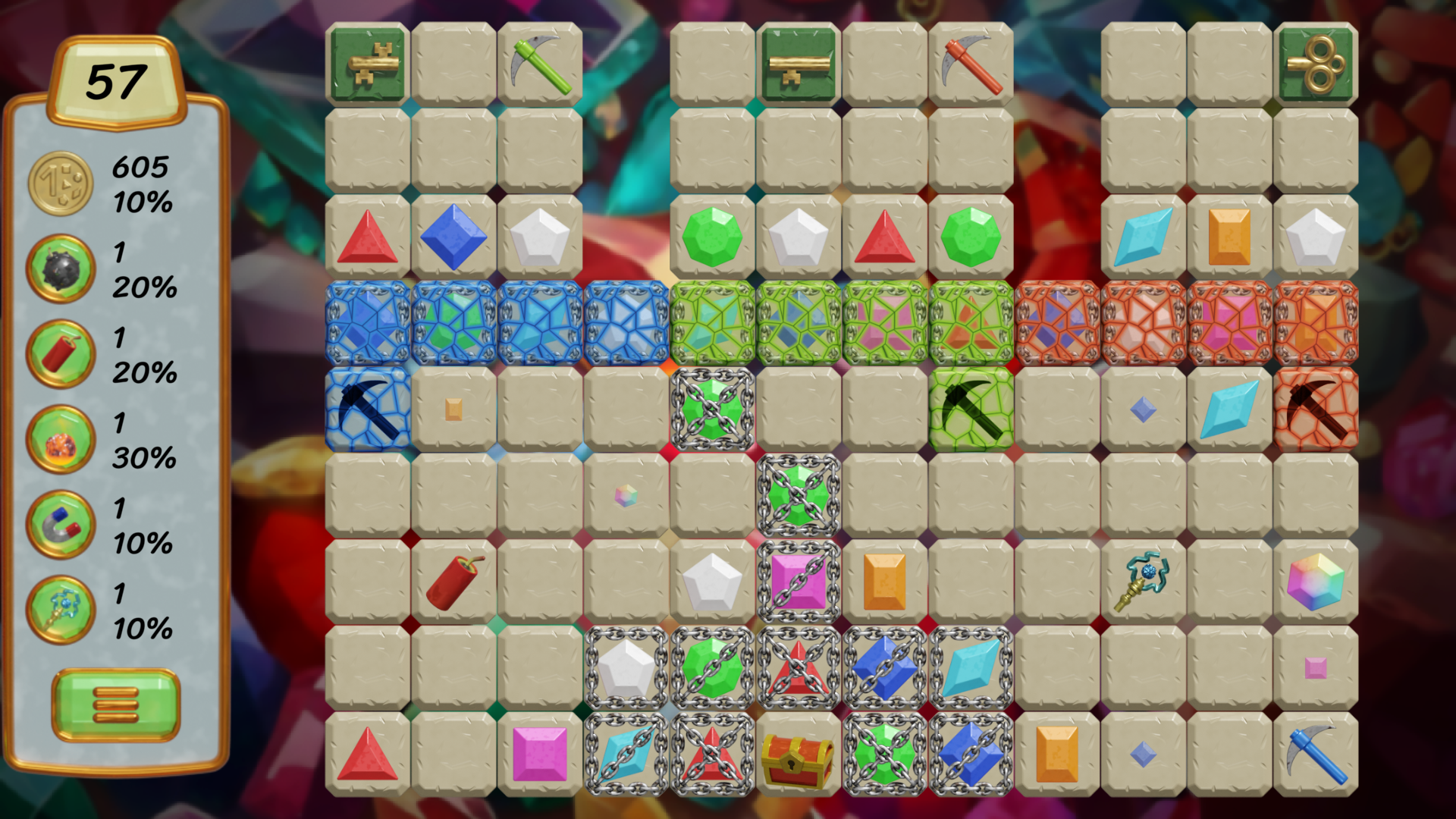1456x819 pixels.
Task: Click the rainbow gem on the right side
Action: (x=1317, y=581)
